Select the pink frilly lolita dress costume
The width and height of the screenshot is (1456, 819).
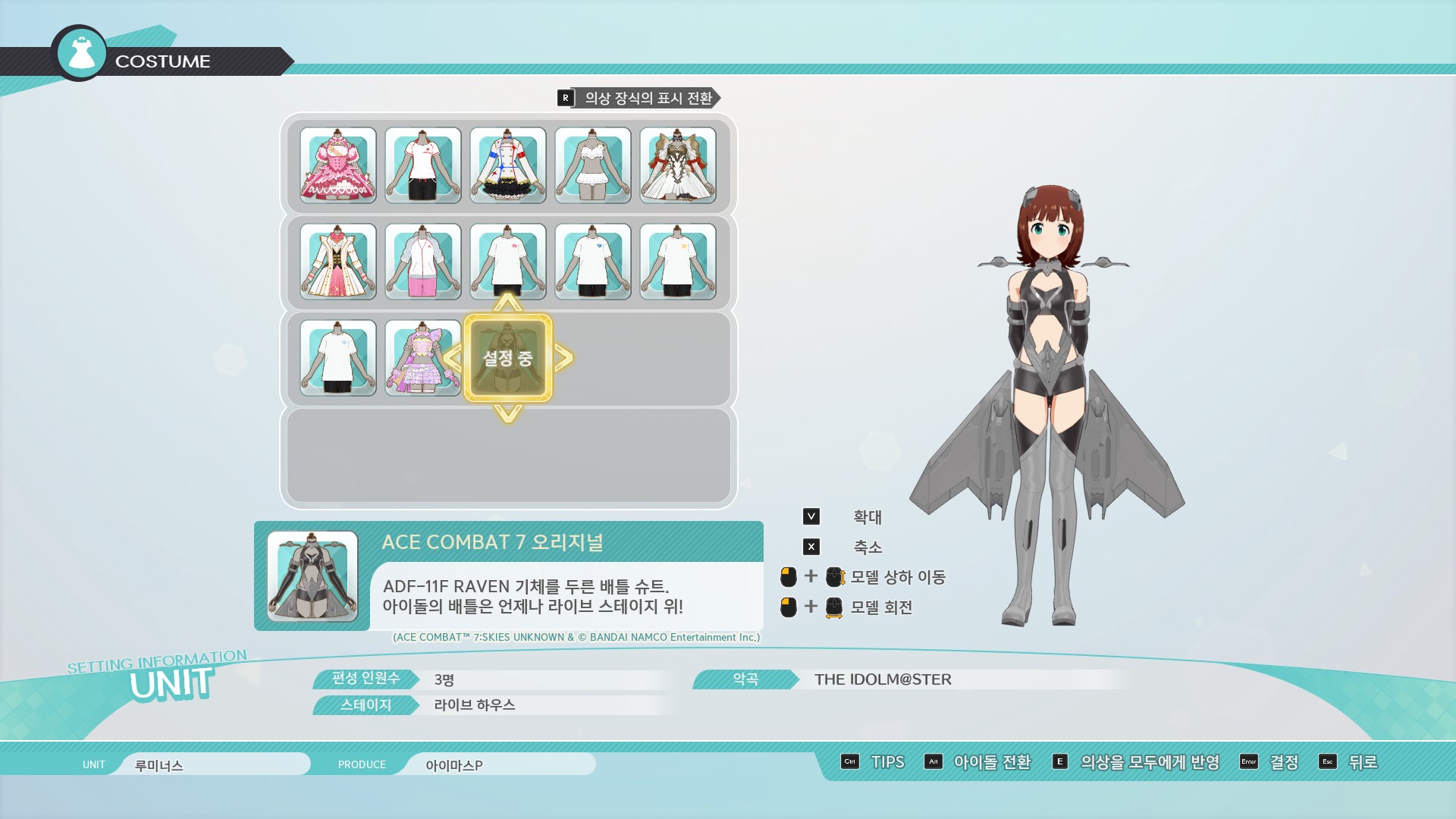pyautogui.click(x=338, y=165)
